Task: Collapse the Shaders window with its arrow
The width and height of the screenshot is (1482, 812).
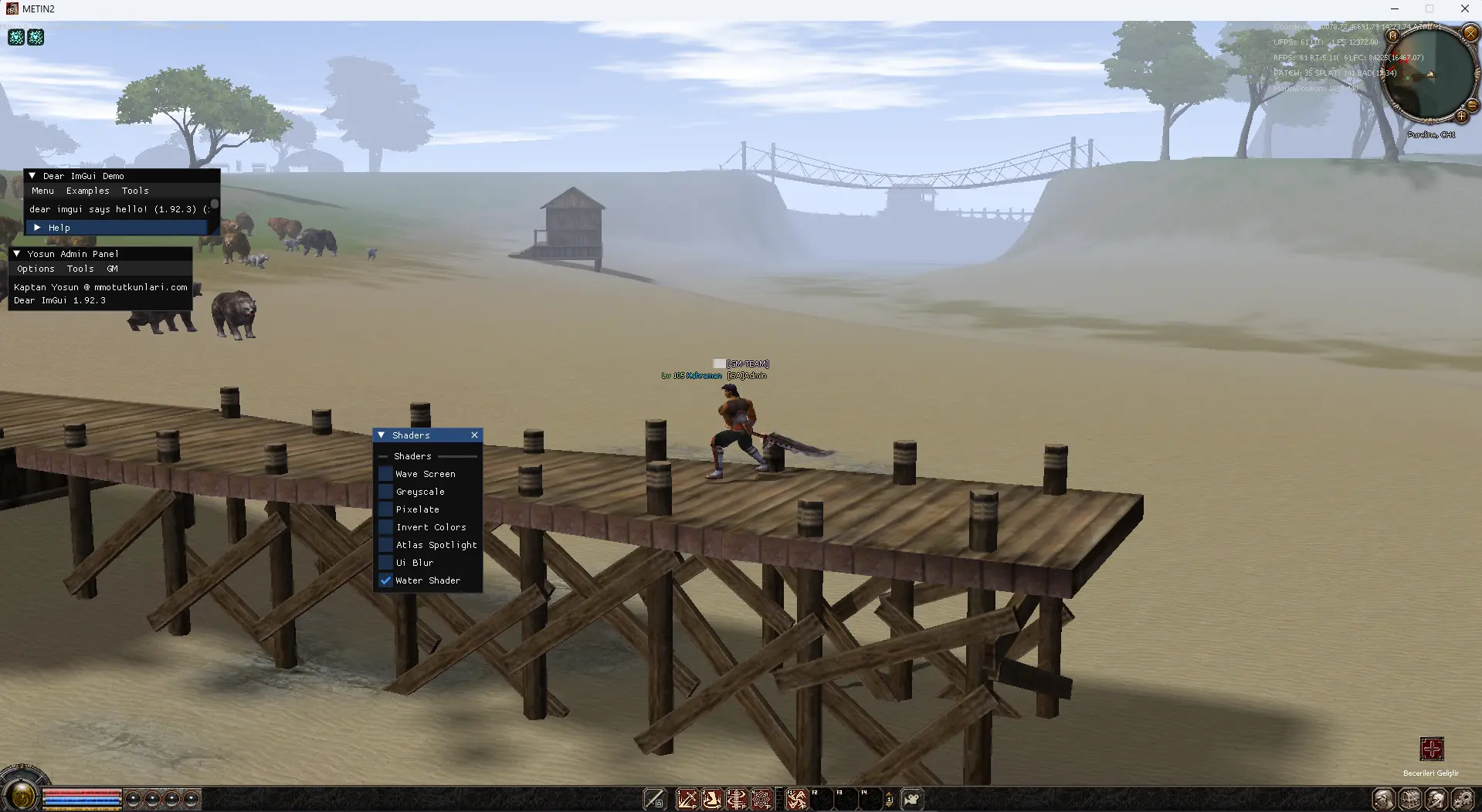Action: point(382,435)
